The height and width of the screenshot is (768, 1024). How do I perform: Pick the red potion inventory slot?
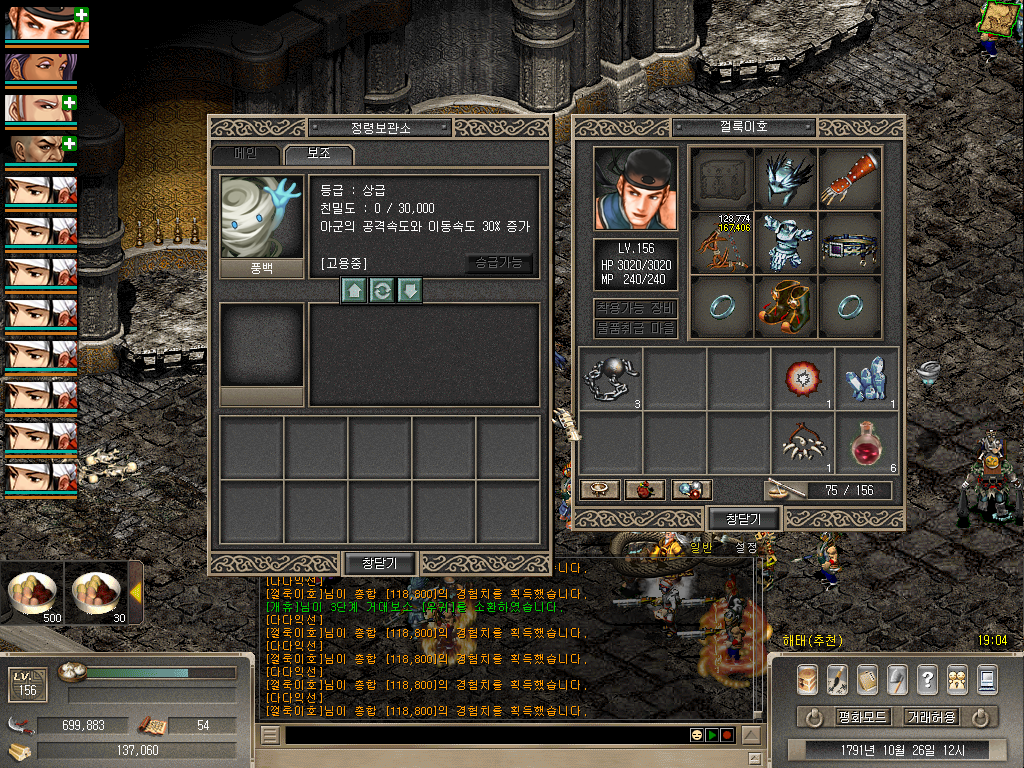(x=866, y=442)
